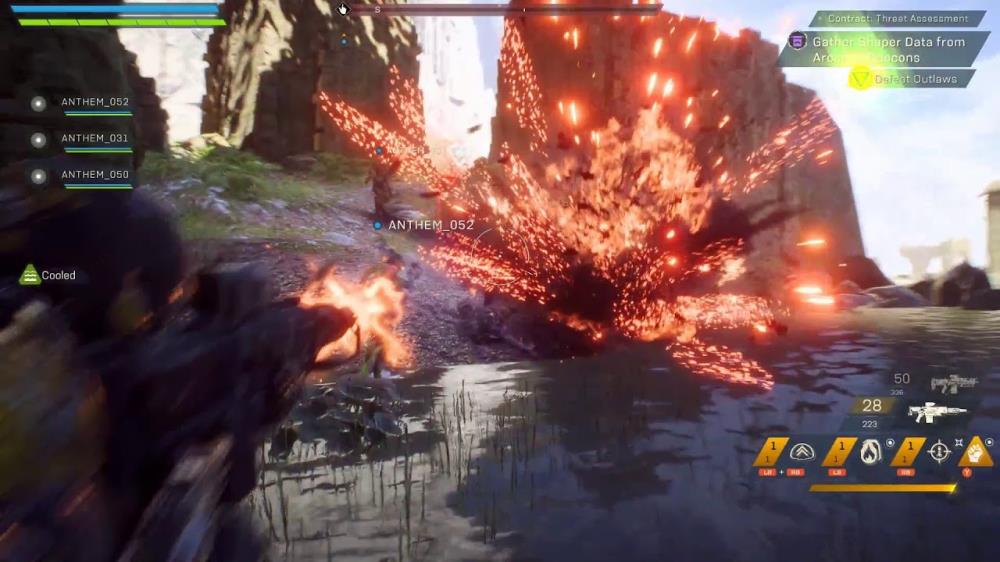The image size is (1000, 562).
Task: Select squad member ANTHEM_031 in the team list
Action: 94,139
